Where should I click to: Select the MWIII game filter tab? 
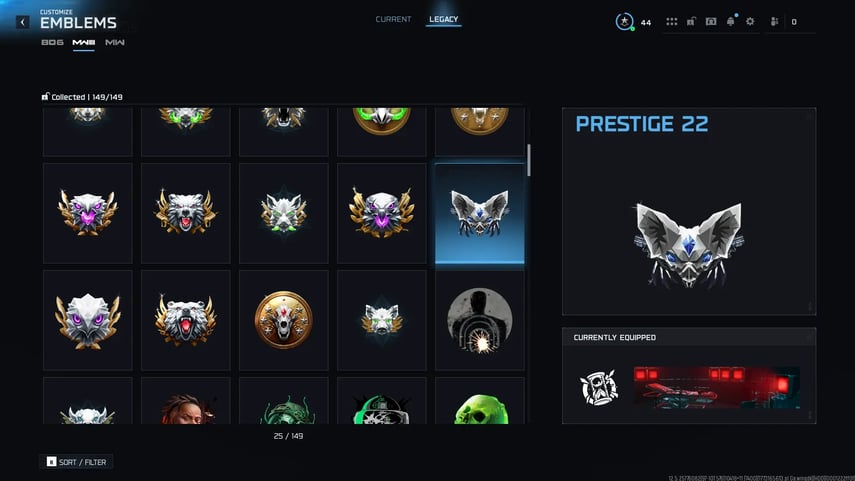click(83, 42)
